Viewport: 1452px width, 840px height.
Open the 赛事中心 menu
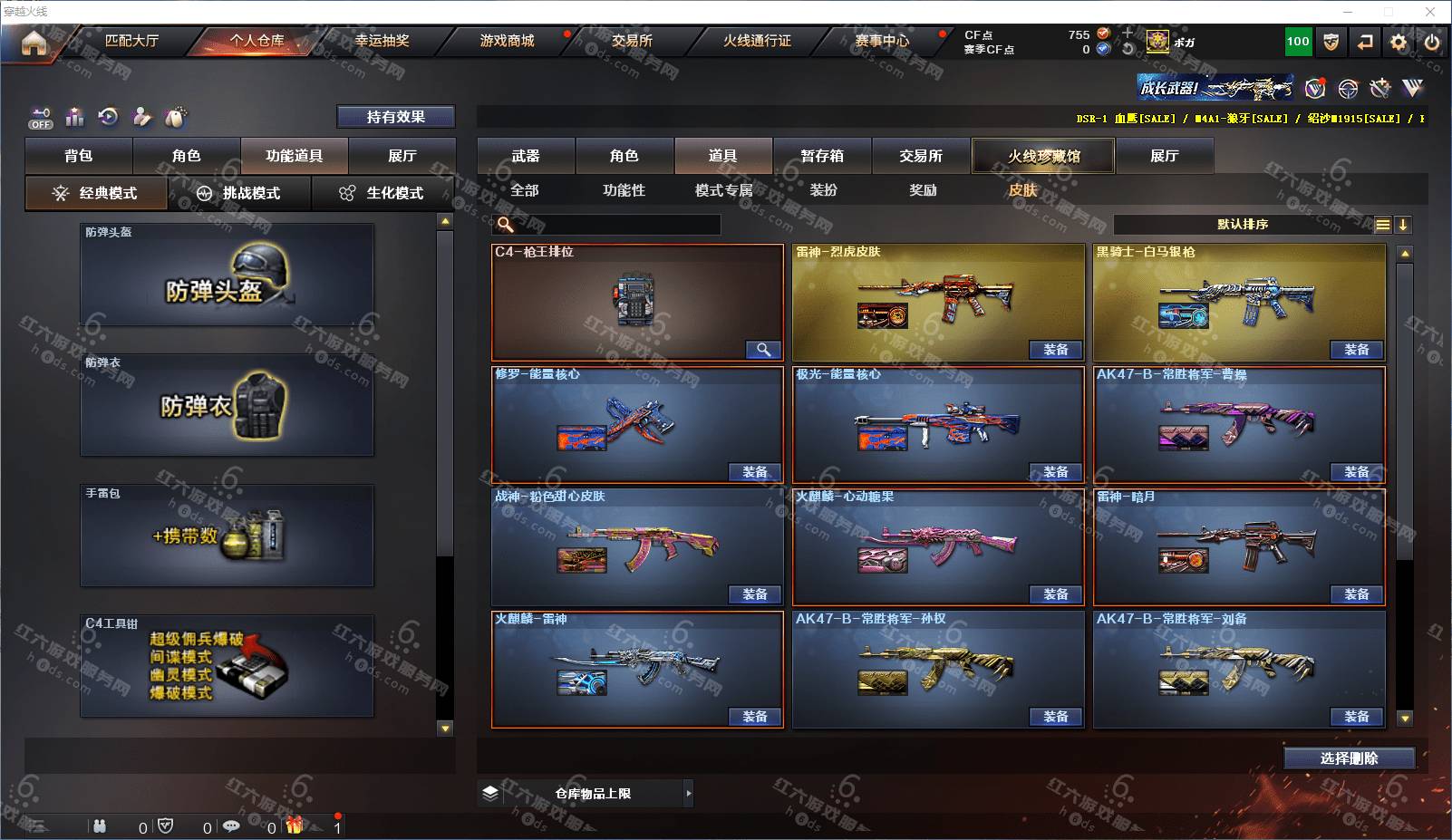[882, 41]
